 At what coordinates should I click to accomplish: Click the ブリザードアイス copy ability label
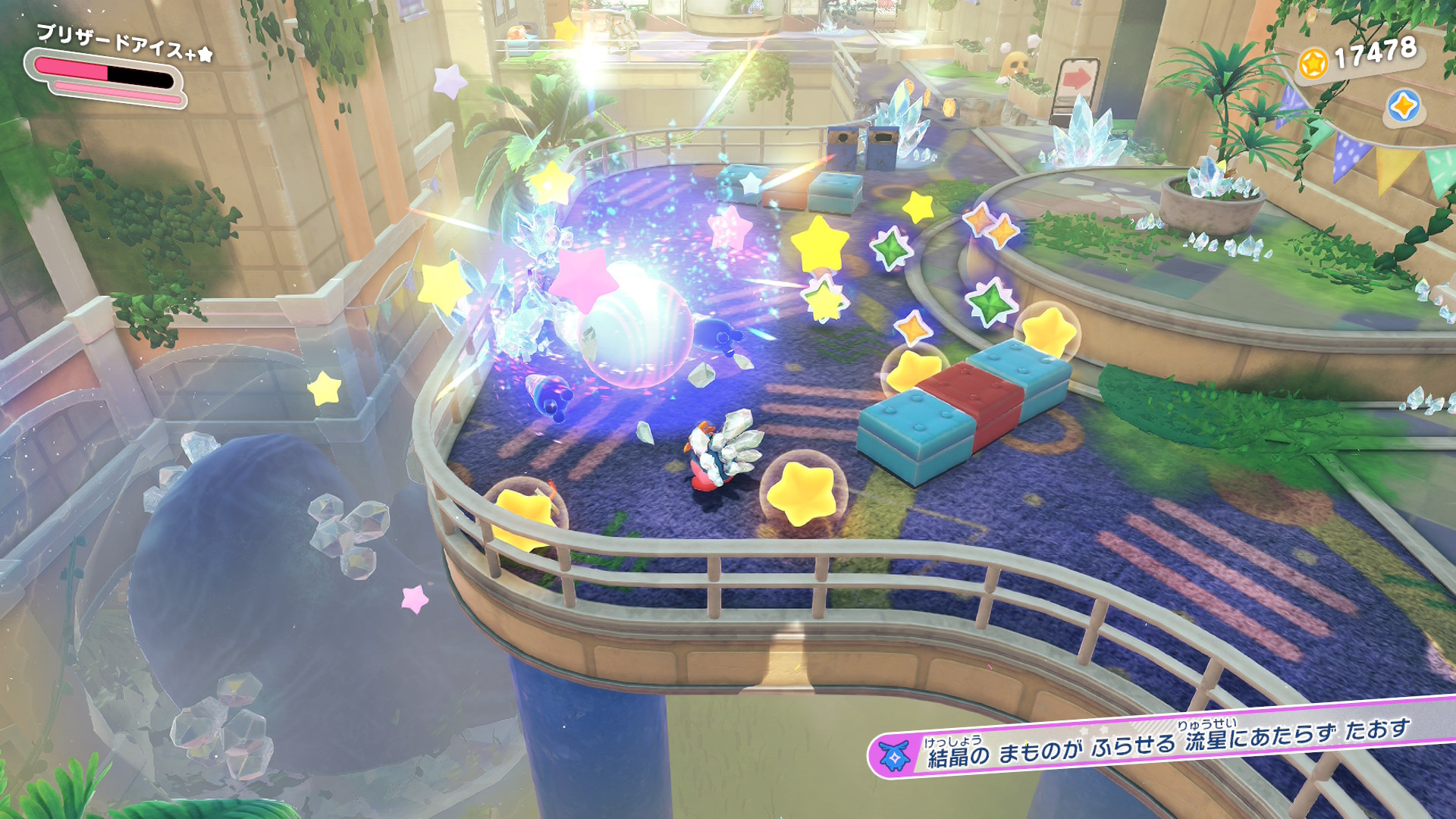coord(124,43)
